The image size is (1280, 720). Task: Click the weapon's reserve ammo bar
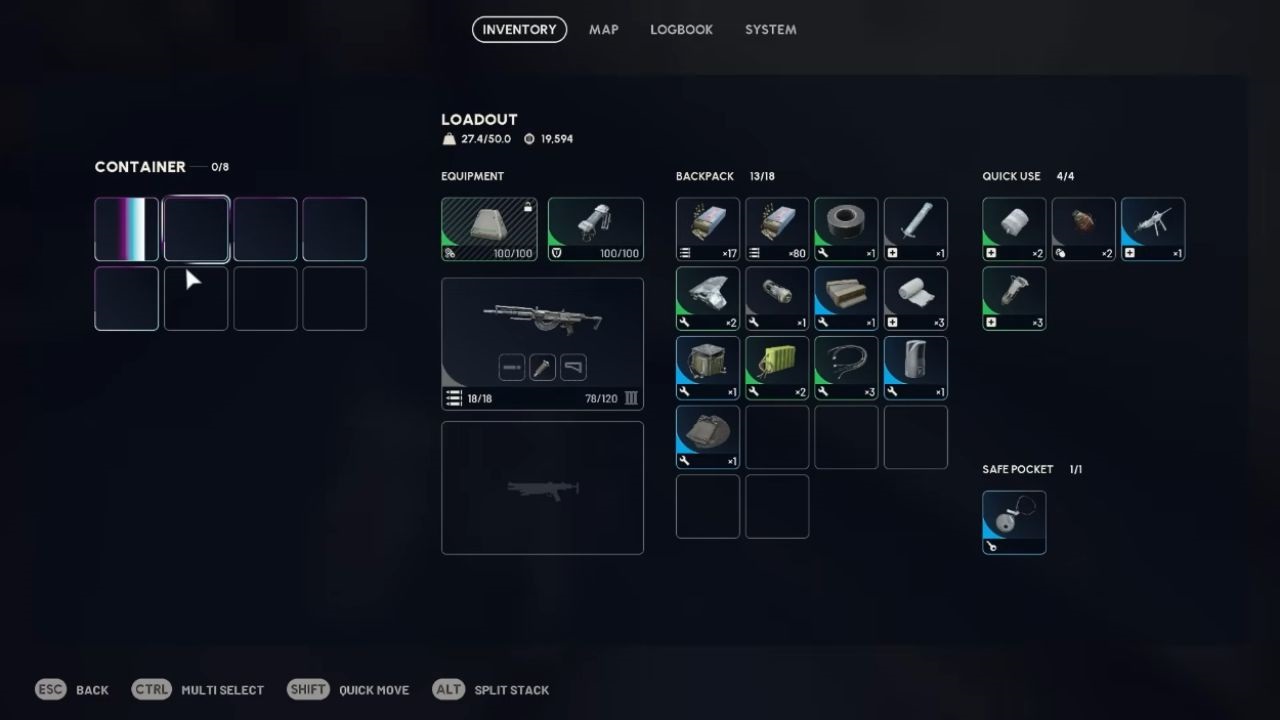click(600, 397)
